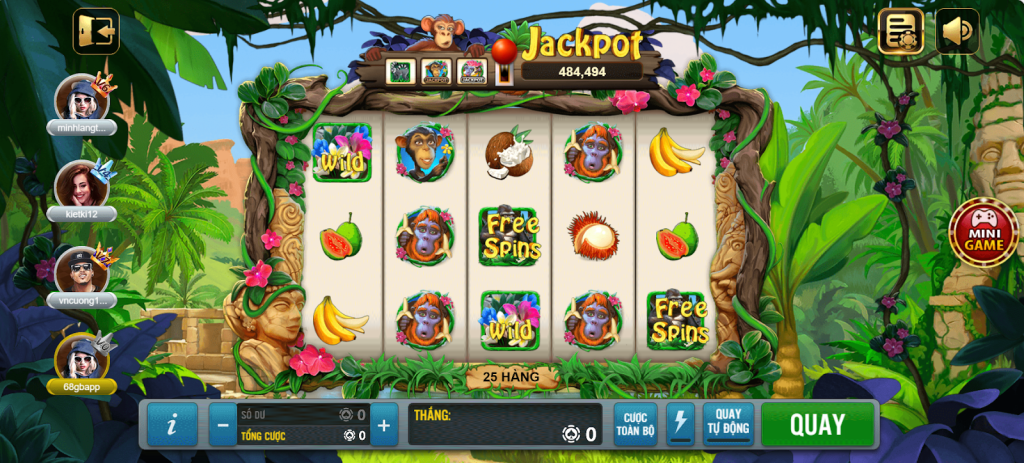This screenshot has width=1024, height=463.
Task: Enable auto spin with QUAY TỰ ĐỘNG
Action: (x=728, y=424)
